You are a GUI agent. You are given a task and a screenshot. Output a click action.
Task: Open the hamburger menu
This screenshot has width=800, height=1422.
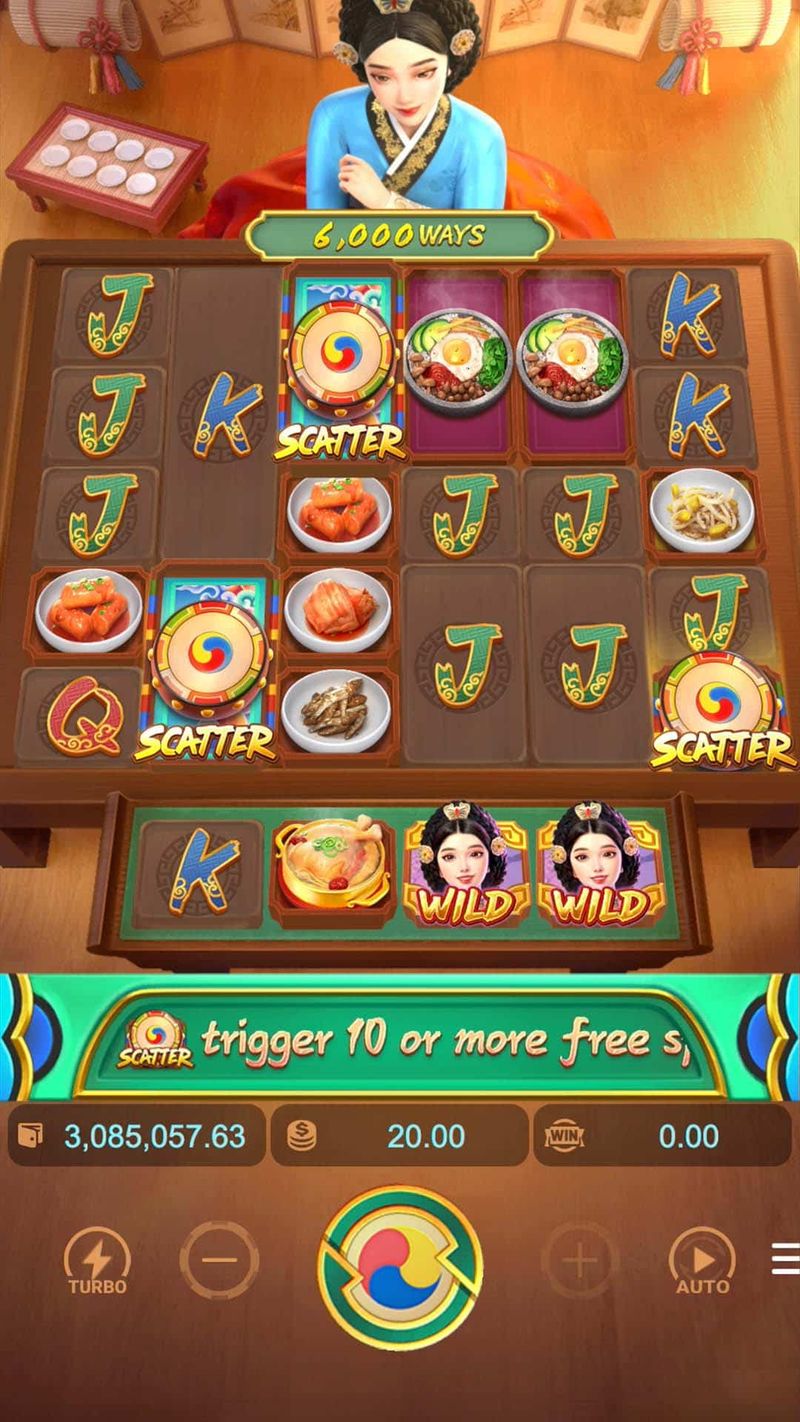coord(785,1260)
